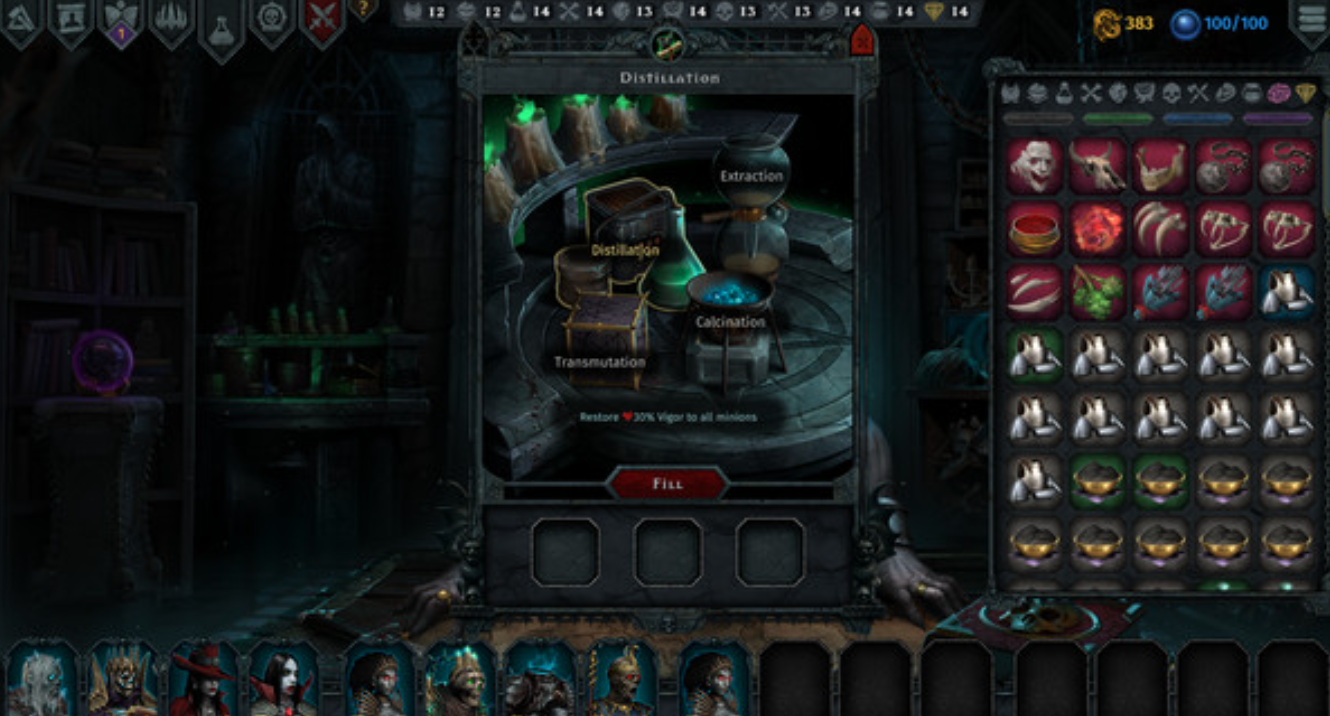
Task: Filter inventory by the yellow gem category
Action: pos(1306,94)
